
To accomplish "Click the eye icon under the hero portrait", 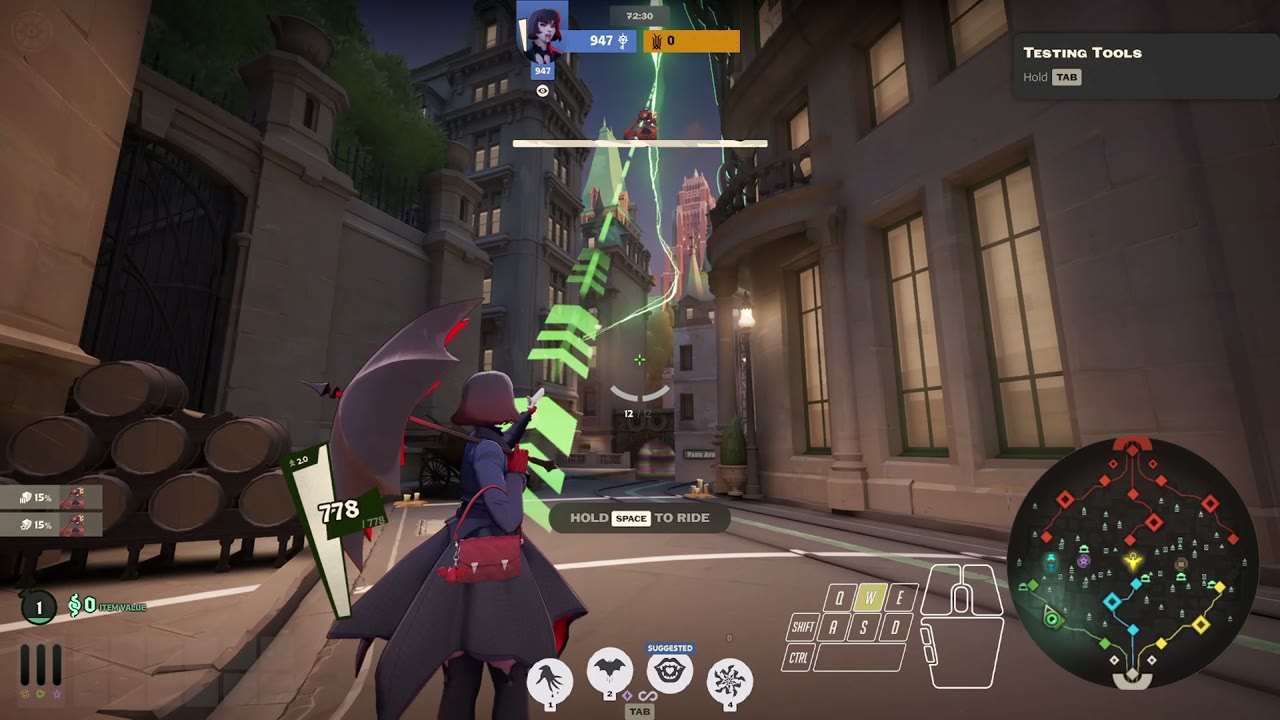I will pyautogui.click(x=542, y=91).
